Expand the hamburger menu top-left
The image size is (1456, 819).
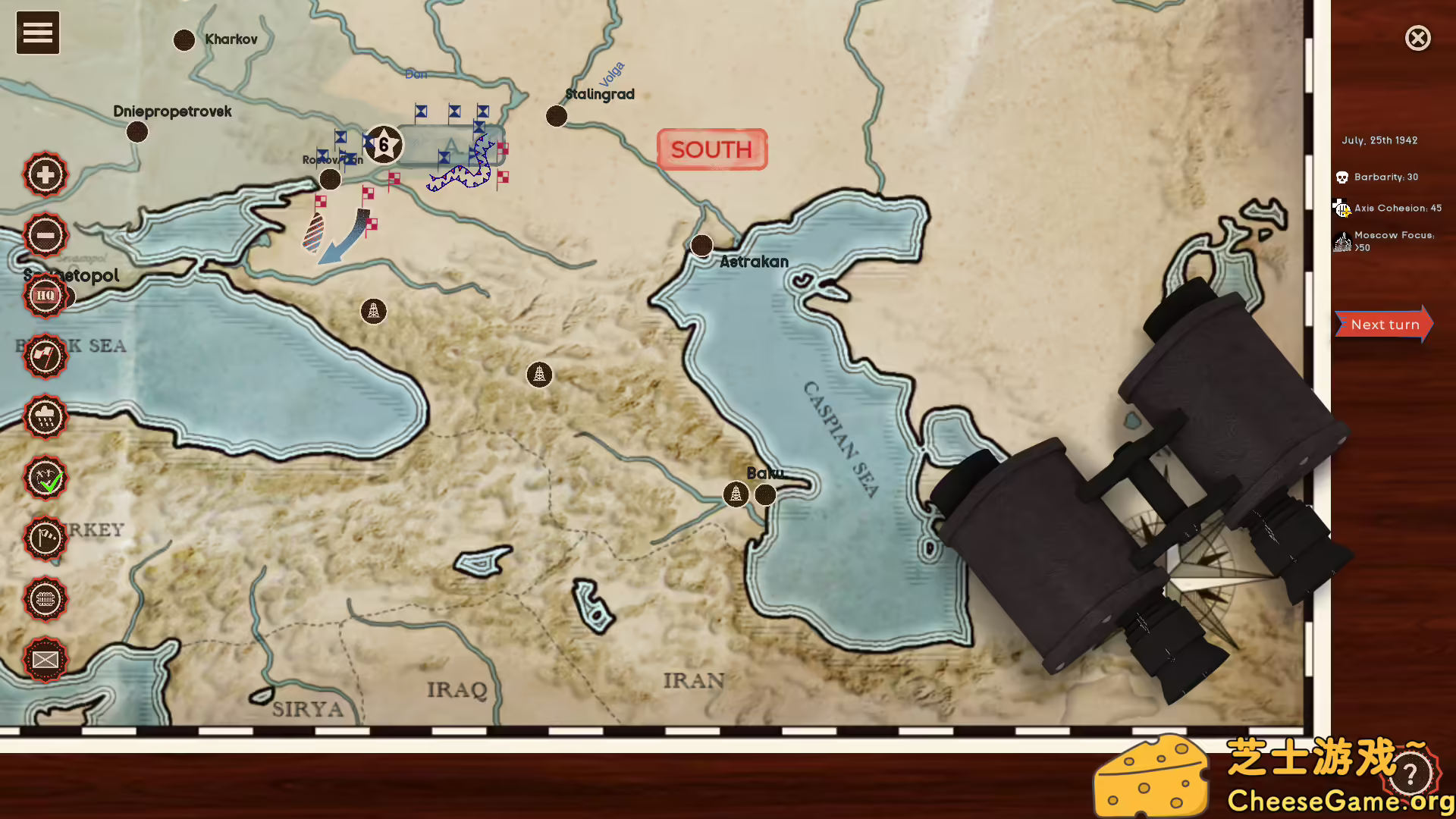pos(37,33)
